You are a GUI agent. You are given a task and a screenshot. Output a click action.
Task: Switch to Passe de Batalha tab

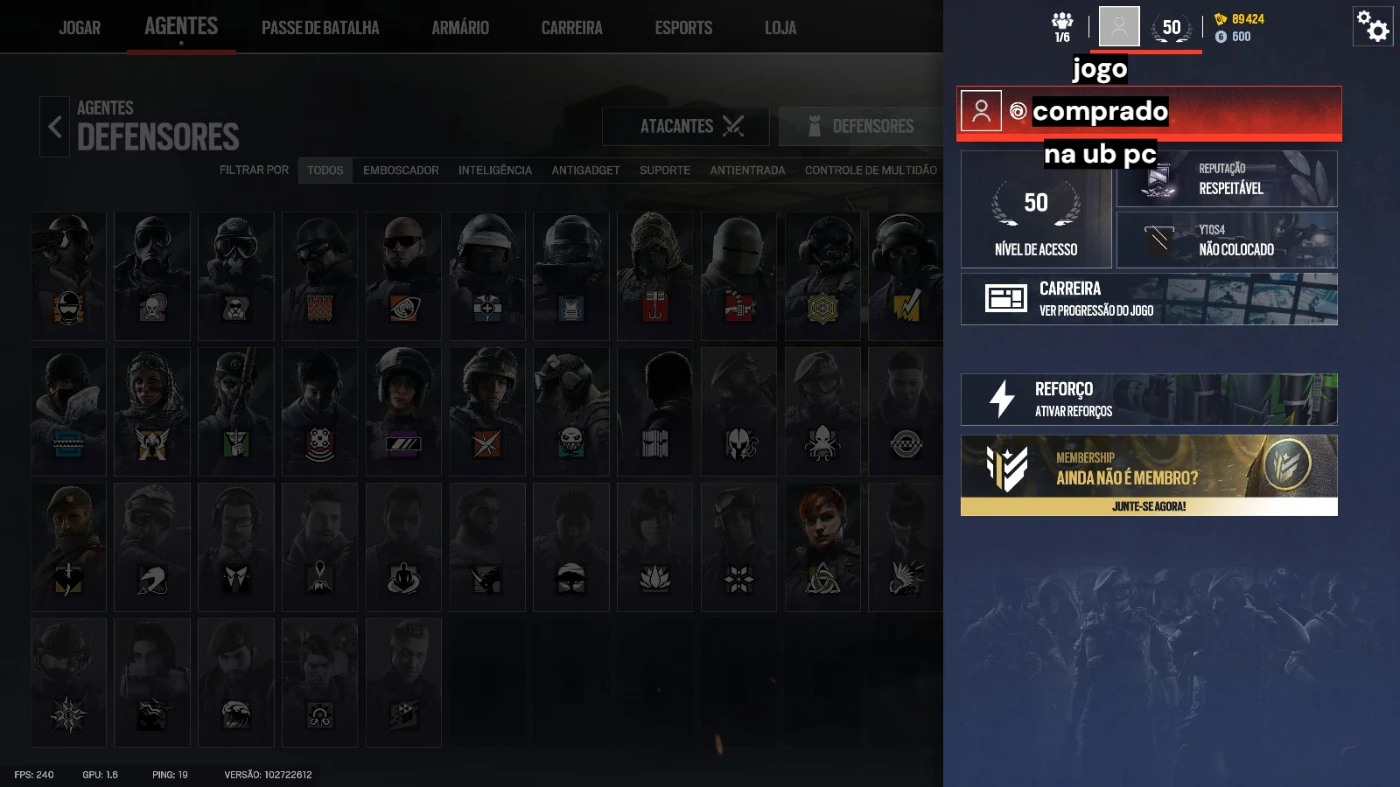[320, 27]
